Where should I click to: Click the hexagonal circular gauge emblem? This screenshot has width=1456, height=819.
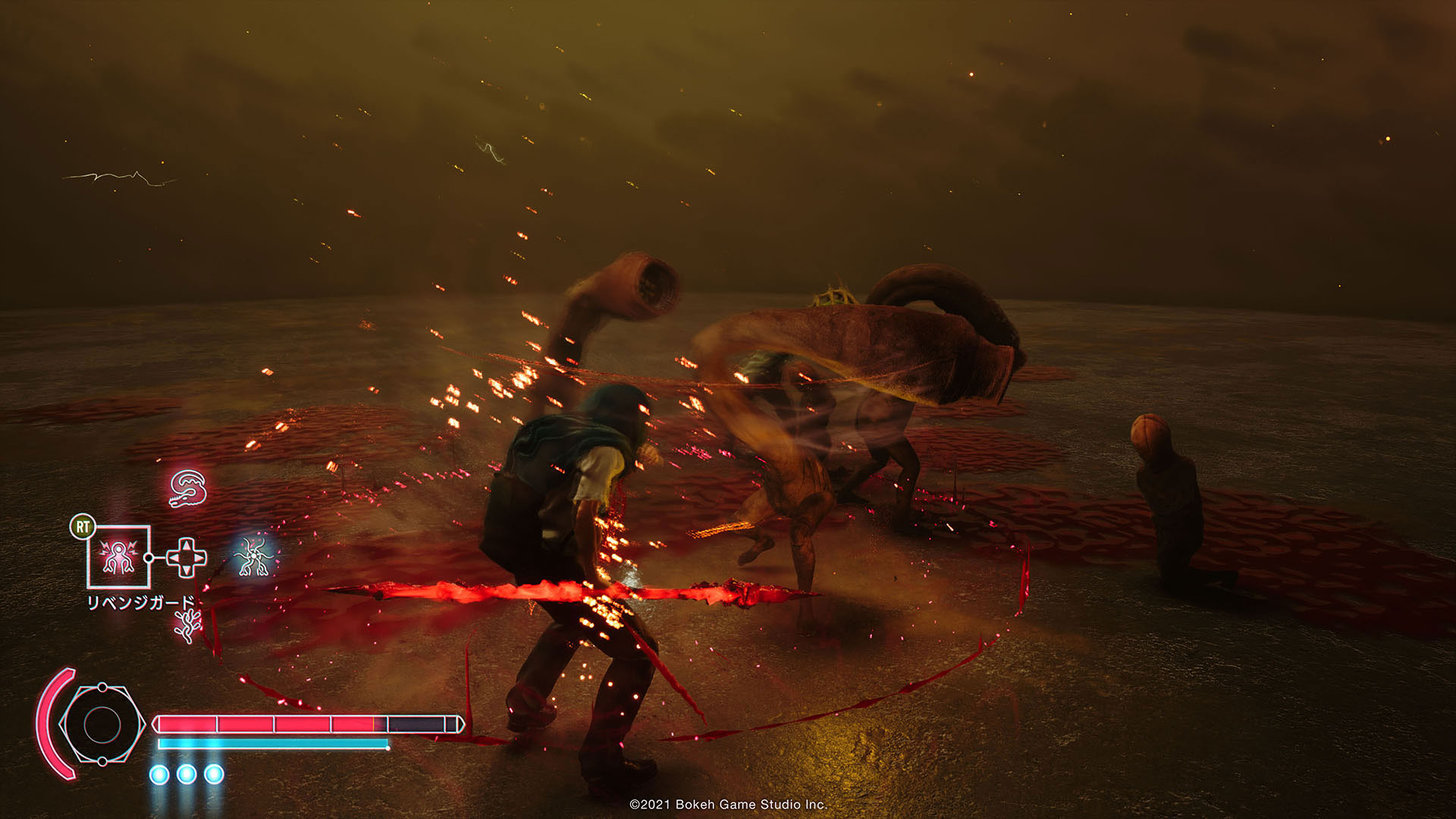point(102,725)
